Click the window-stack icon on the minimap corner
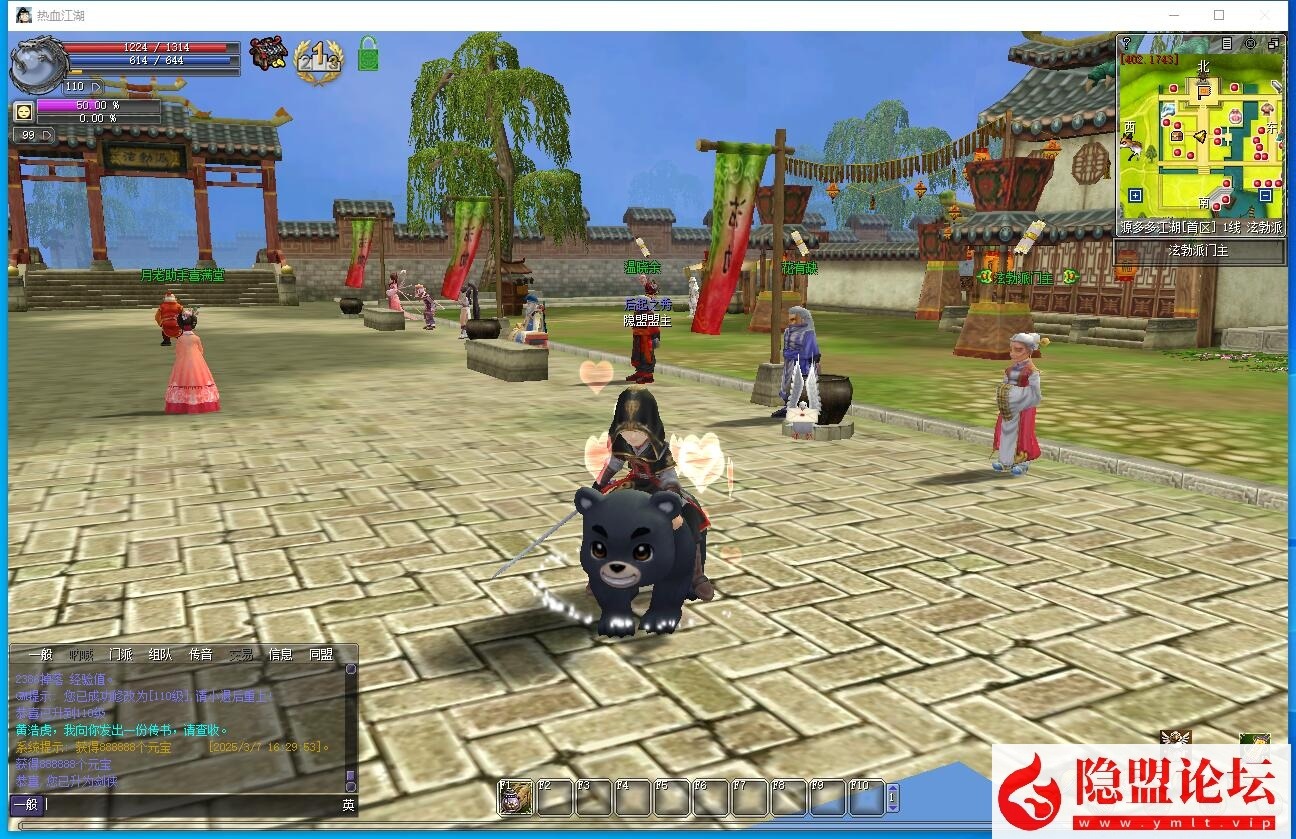The height and width of the screenshot is (839, 1296). tap(1275, 44)
